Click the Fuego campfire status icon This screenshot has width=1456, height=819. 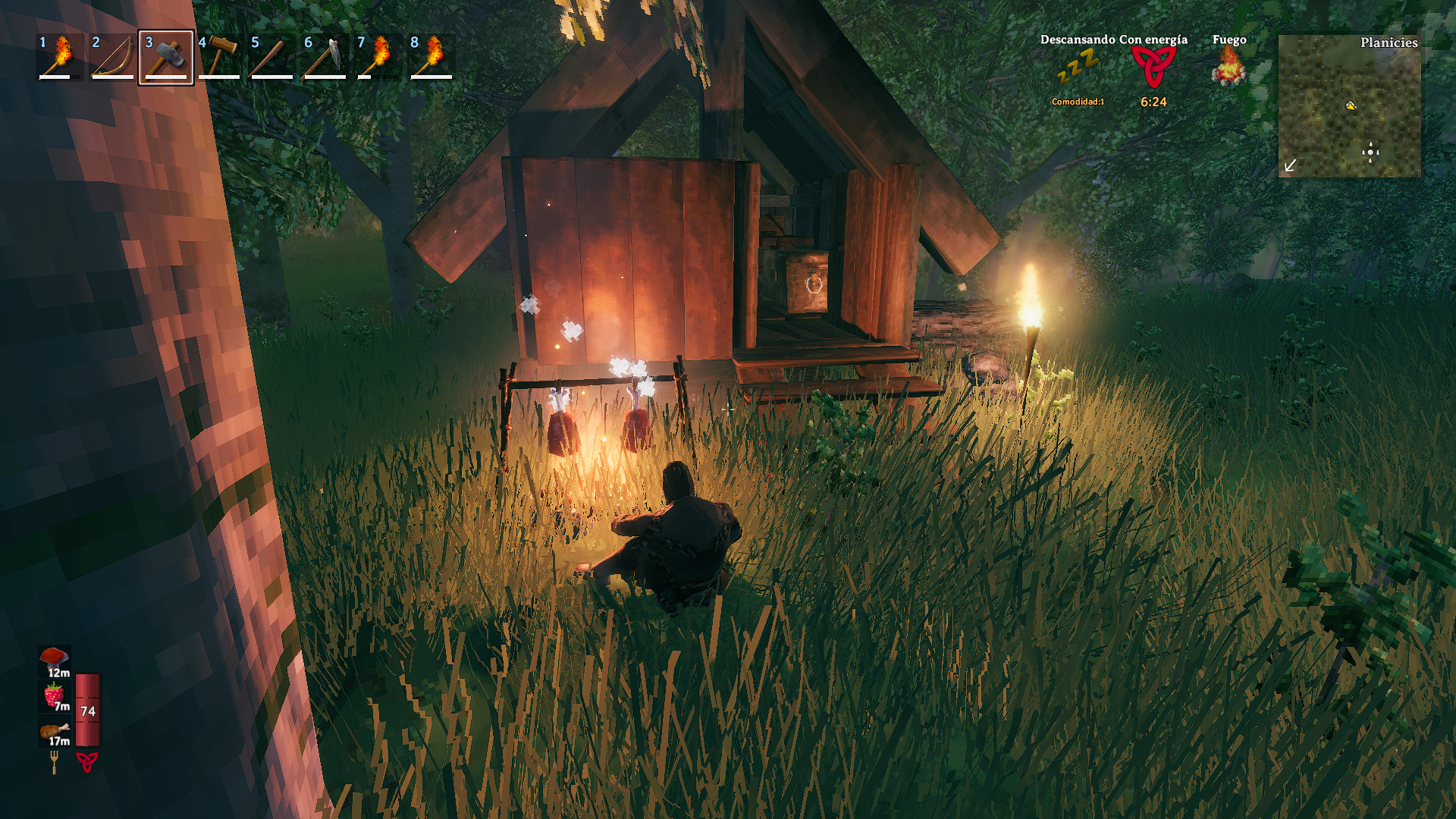pyautogui.click(x=1228, y=68)
